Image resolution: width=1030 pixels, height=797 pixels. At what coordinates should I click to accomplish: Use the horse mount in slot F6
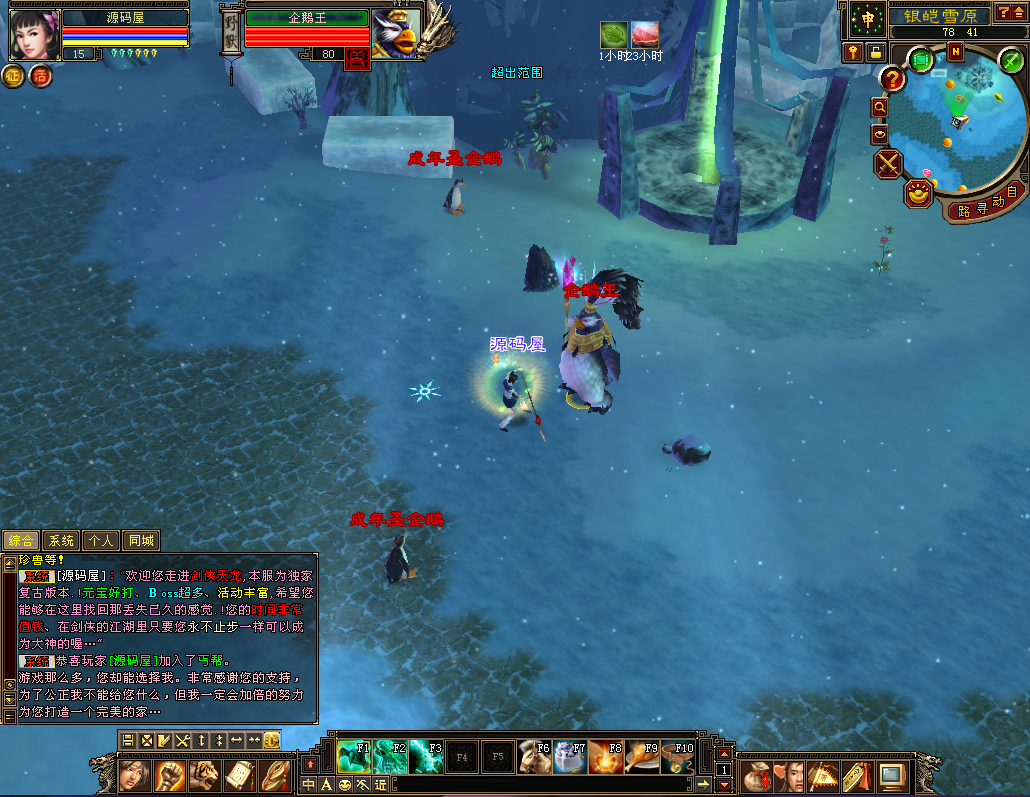tap(534, 757)
